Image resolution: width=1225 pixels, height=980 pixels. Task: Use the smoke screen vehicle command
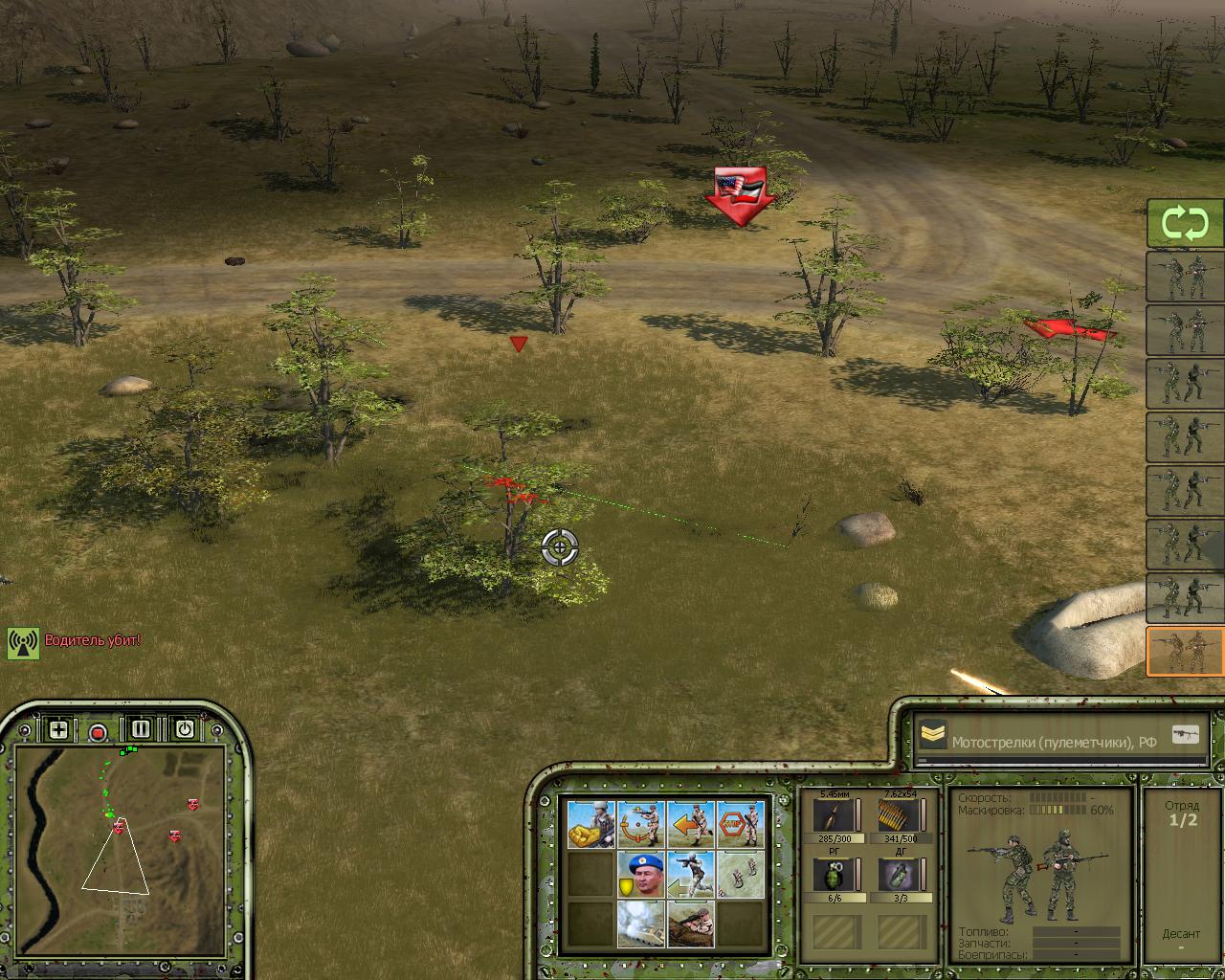tap(641, 924)
